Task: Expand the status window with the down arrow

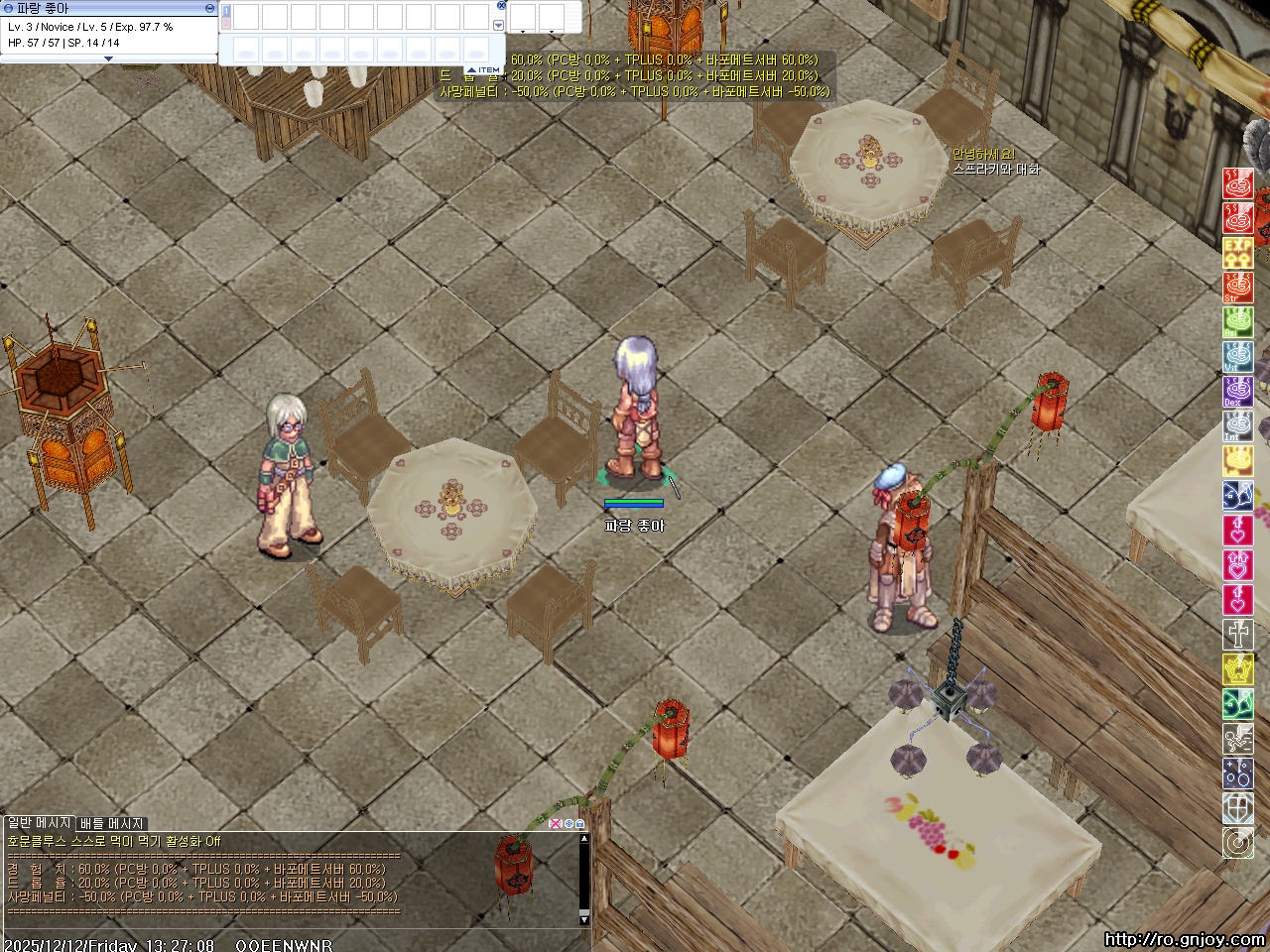Action: 108,59
